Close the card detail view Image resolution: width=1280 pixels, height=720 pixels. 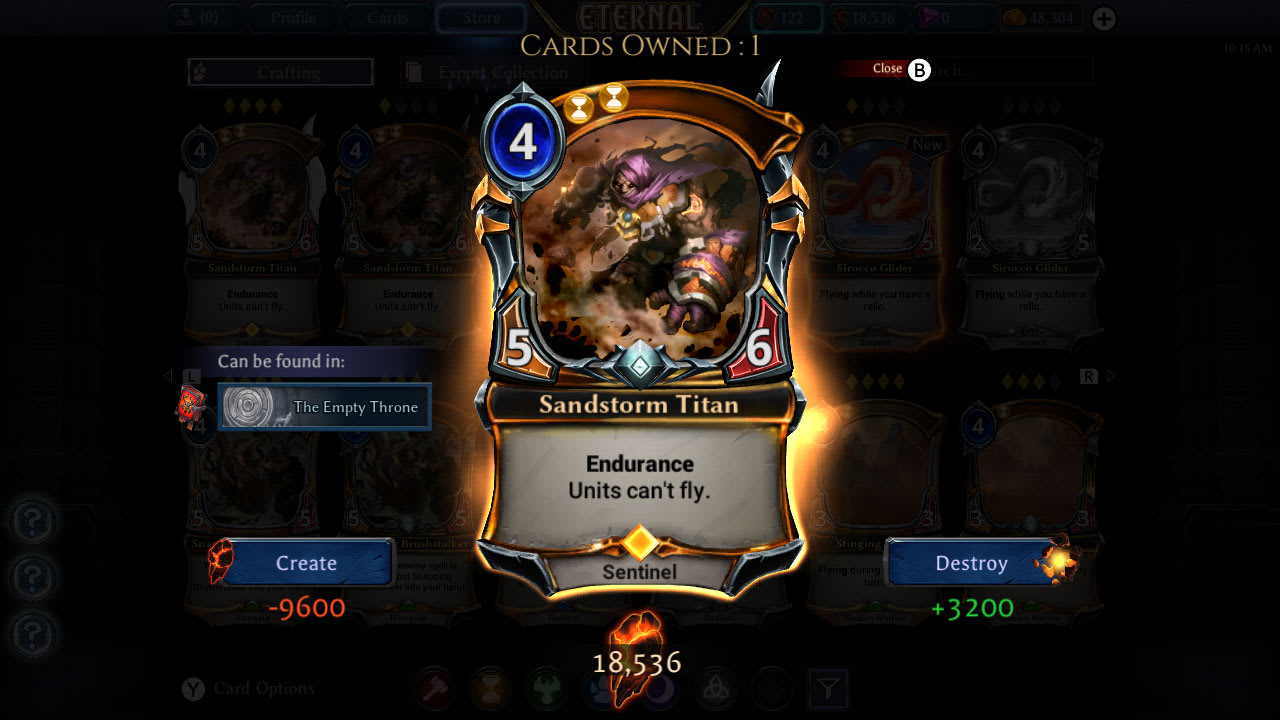tap(887, 68)
